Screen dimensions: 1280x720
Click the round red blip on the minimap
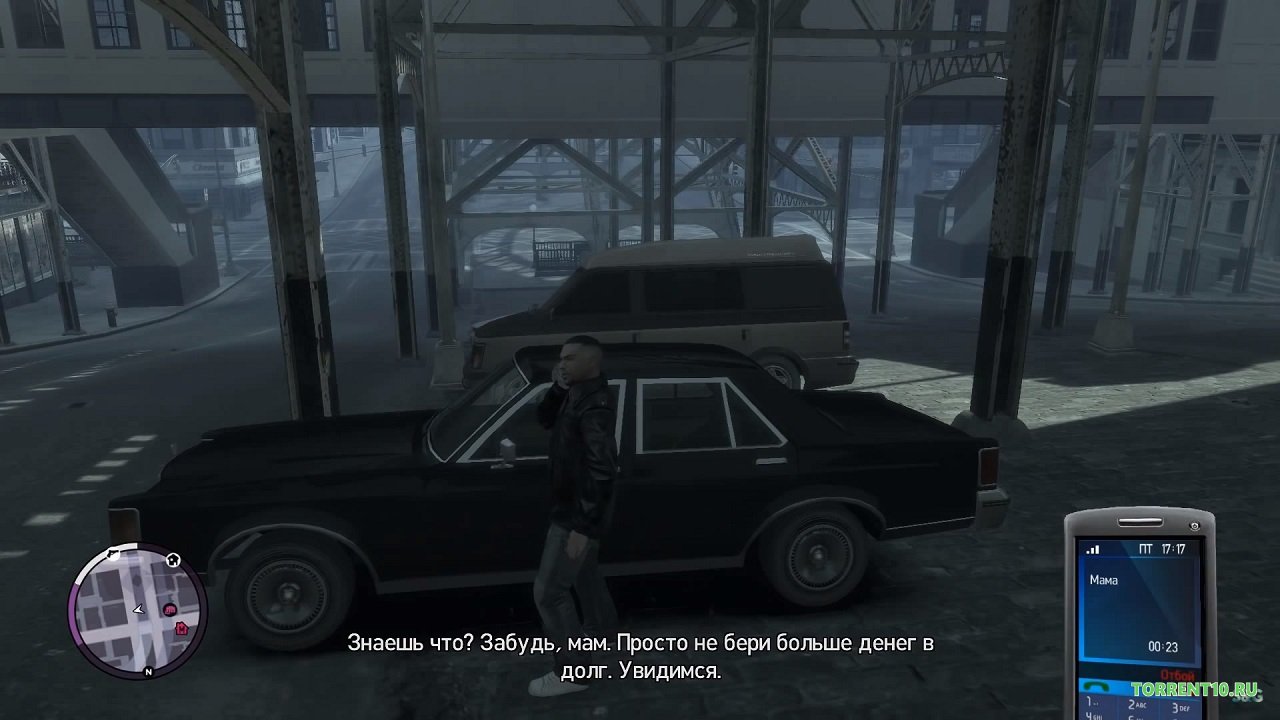(169, 608)
